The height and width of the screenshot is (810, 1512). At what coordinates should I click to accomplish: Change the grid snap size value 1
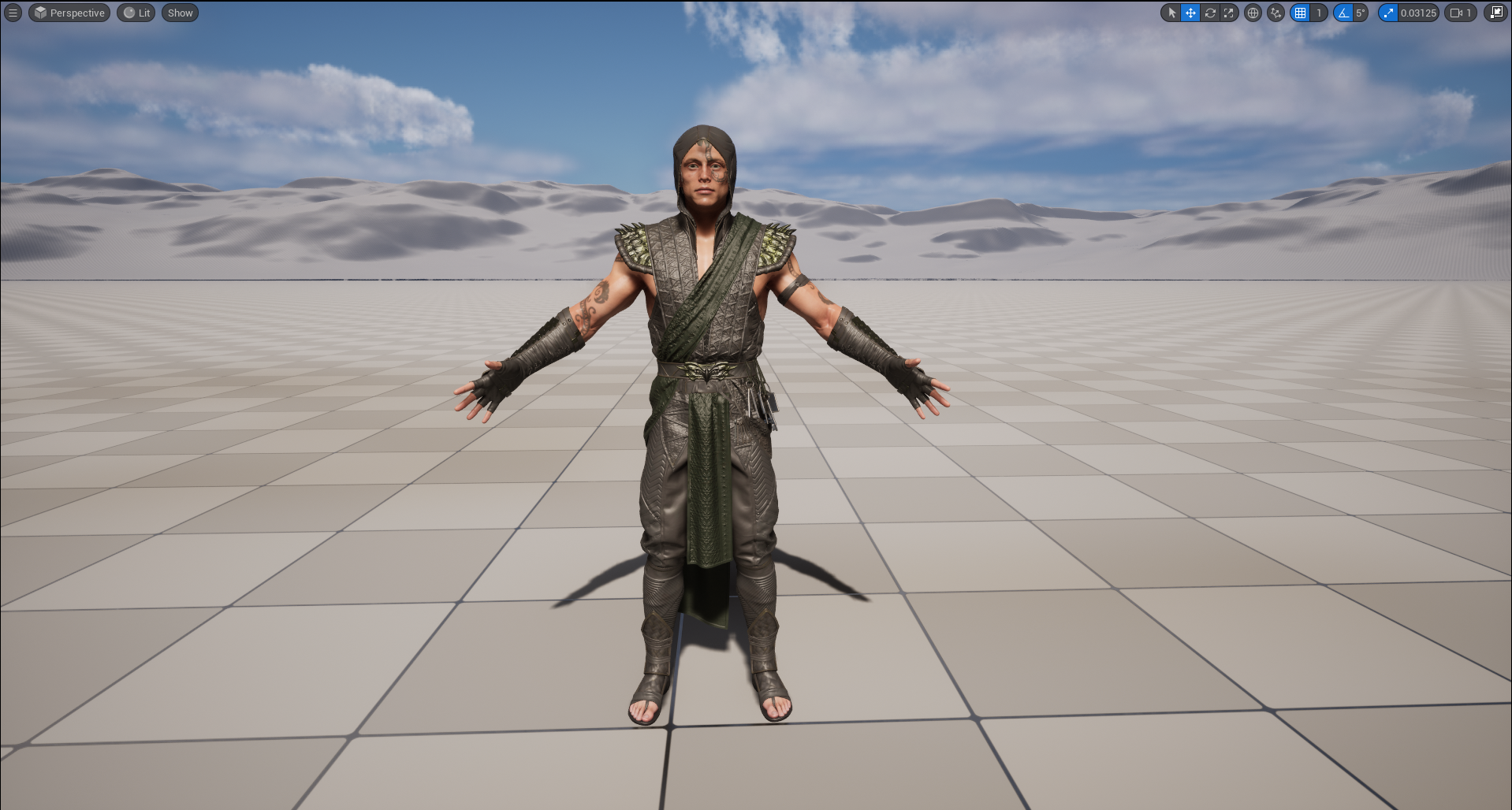(x=1319, y=13)
